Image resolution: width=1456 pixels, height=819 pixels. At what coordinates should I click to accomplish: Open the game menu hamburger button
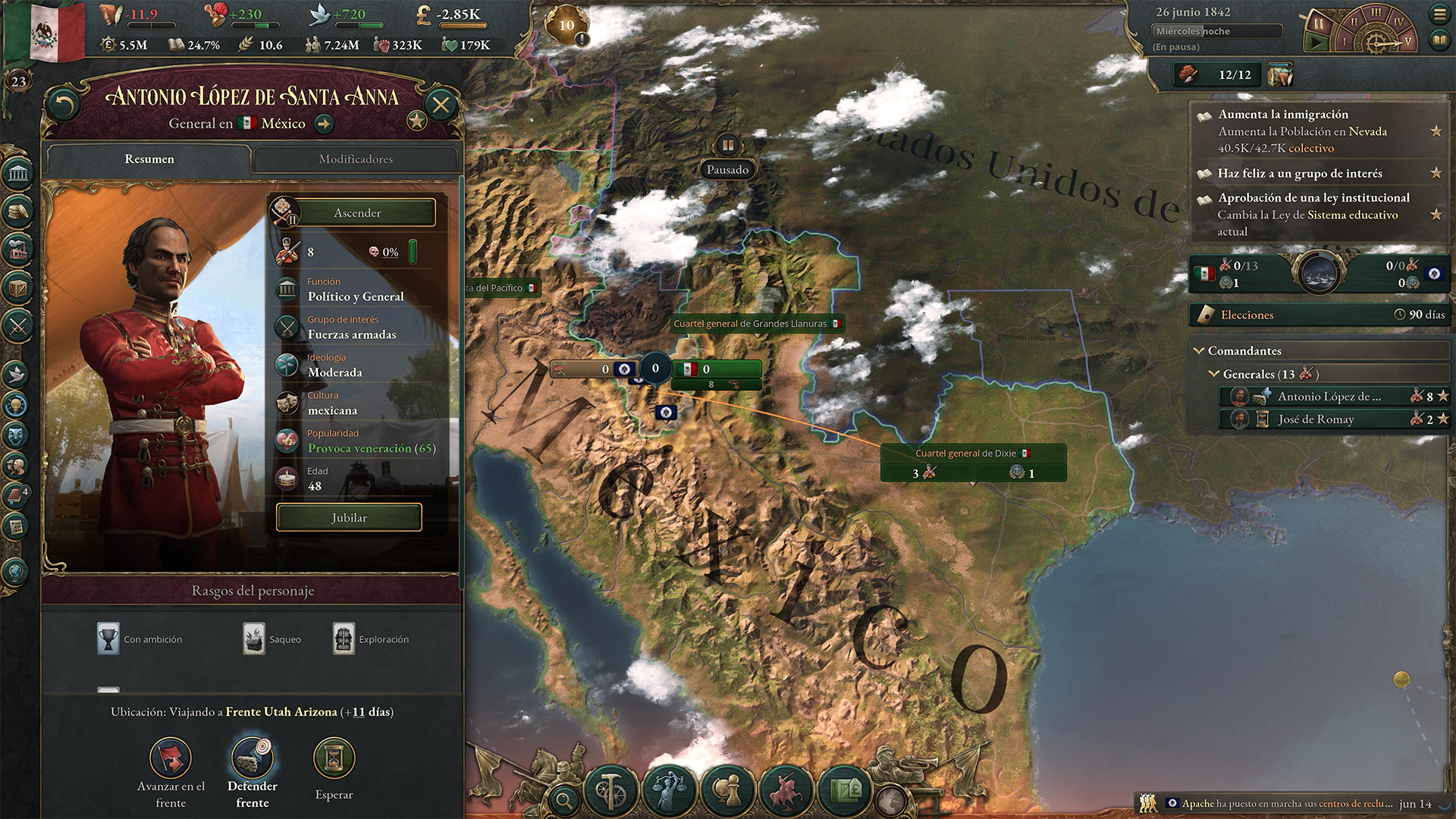coord(1439,14)
